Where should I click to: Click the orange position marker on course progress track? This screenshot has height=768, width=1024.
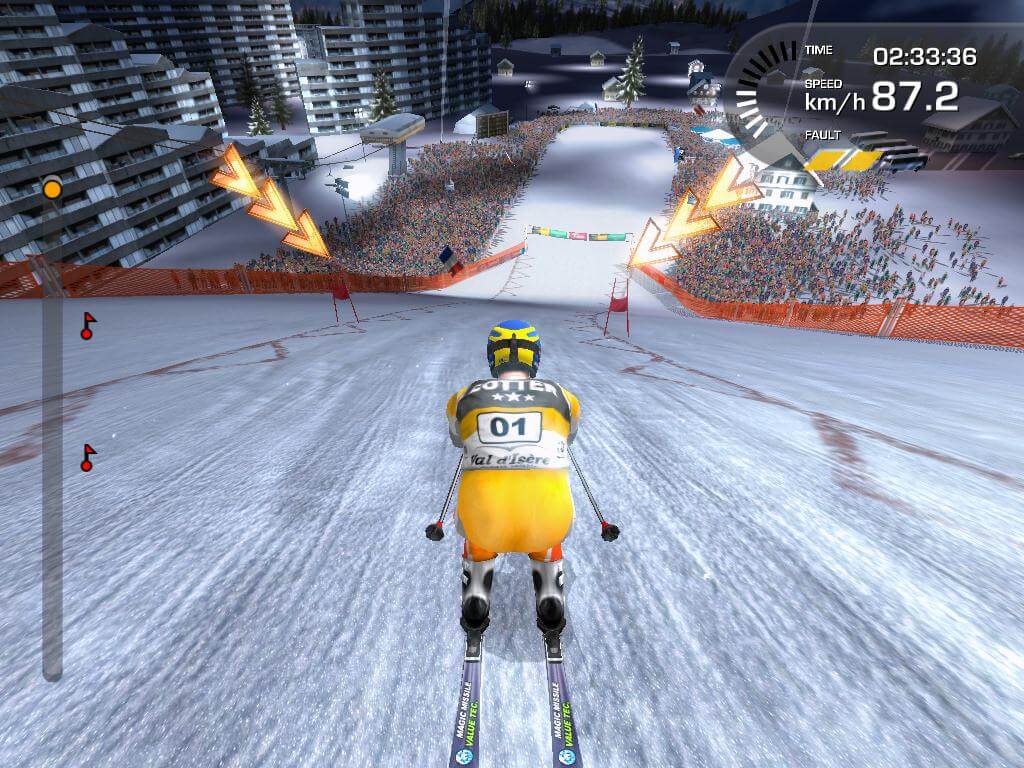pyautogui.click(x=52, y=188)
